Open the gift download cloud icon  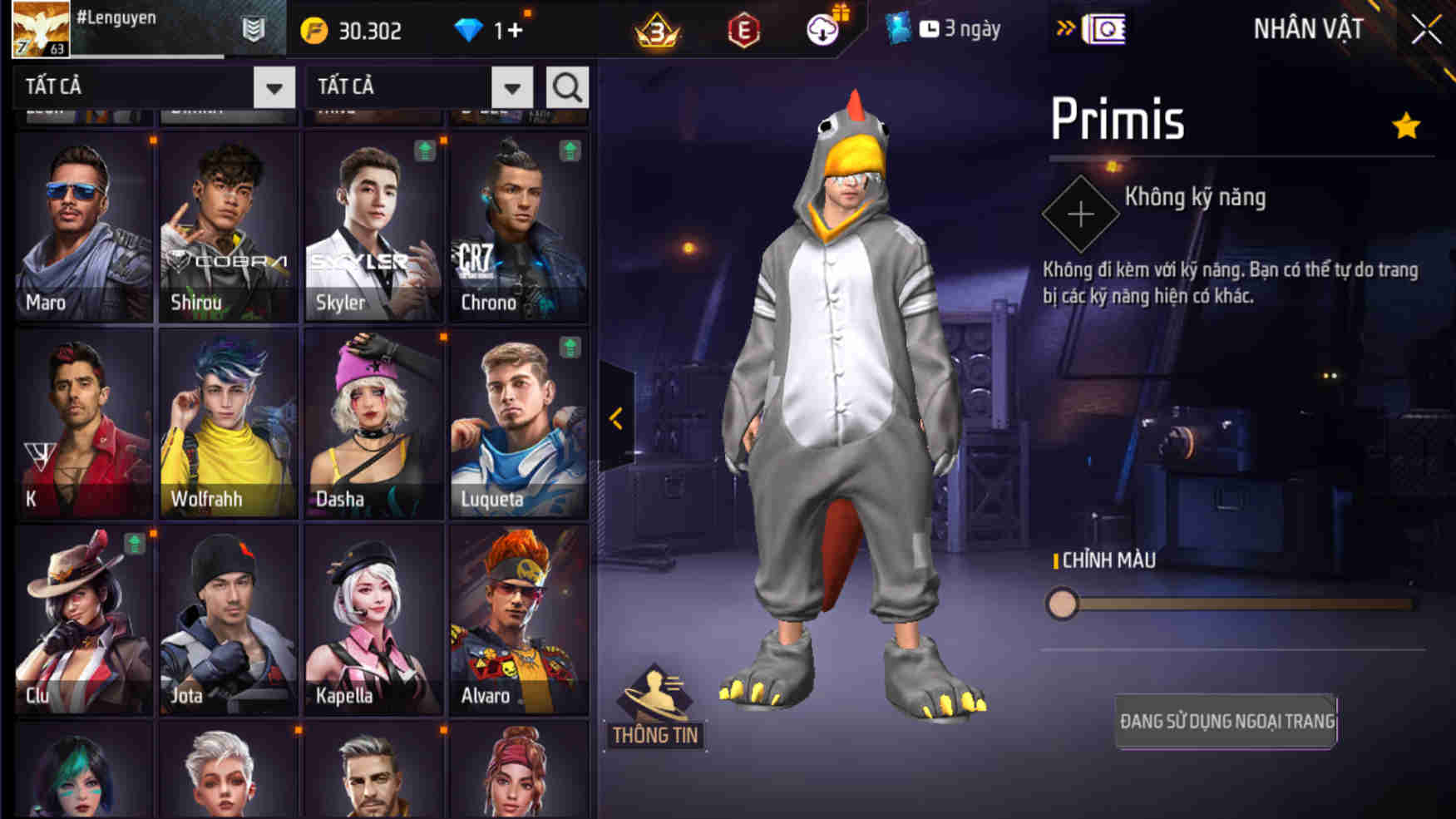[822, 27]
